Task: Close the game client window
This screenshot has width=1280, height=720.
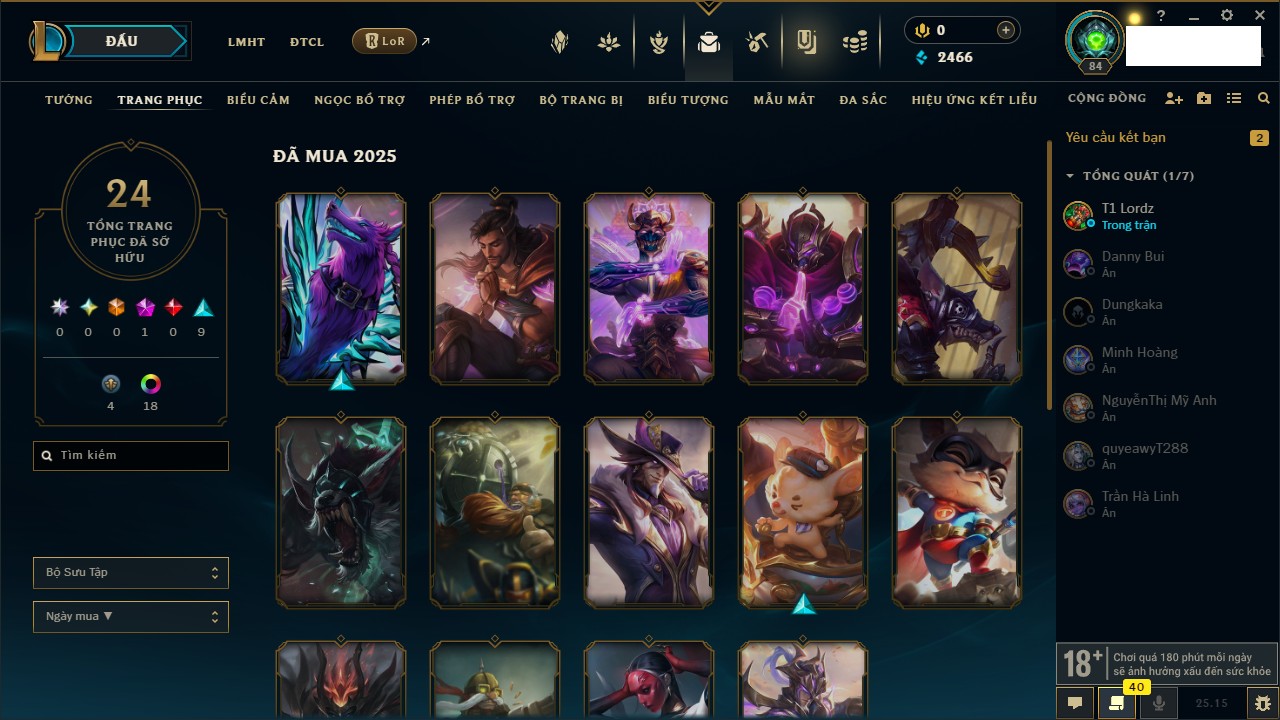Action: pos(1260,16)
